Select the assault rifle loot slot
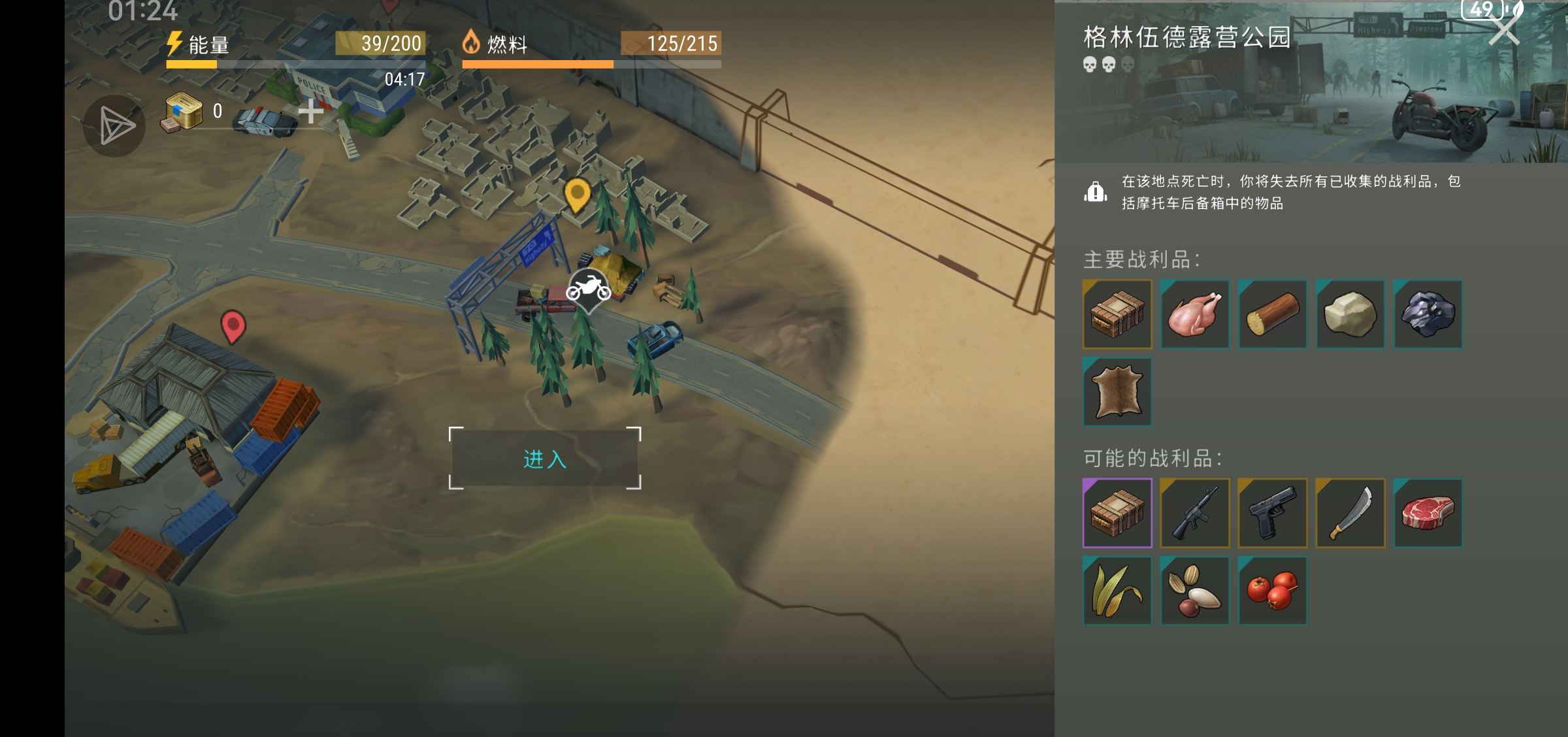Image resolution: width=1568 pixels, height=737 pixels. click(x=1195, y=513)
